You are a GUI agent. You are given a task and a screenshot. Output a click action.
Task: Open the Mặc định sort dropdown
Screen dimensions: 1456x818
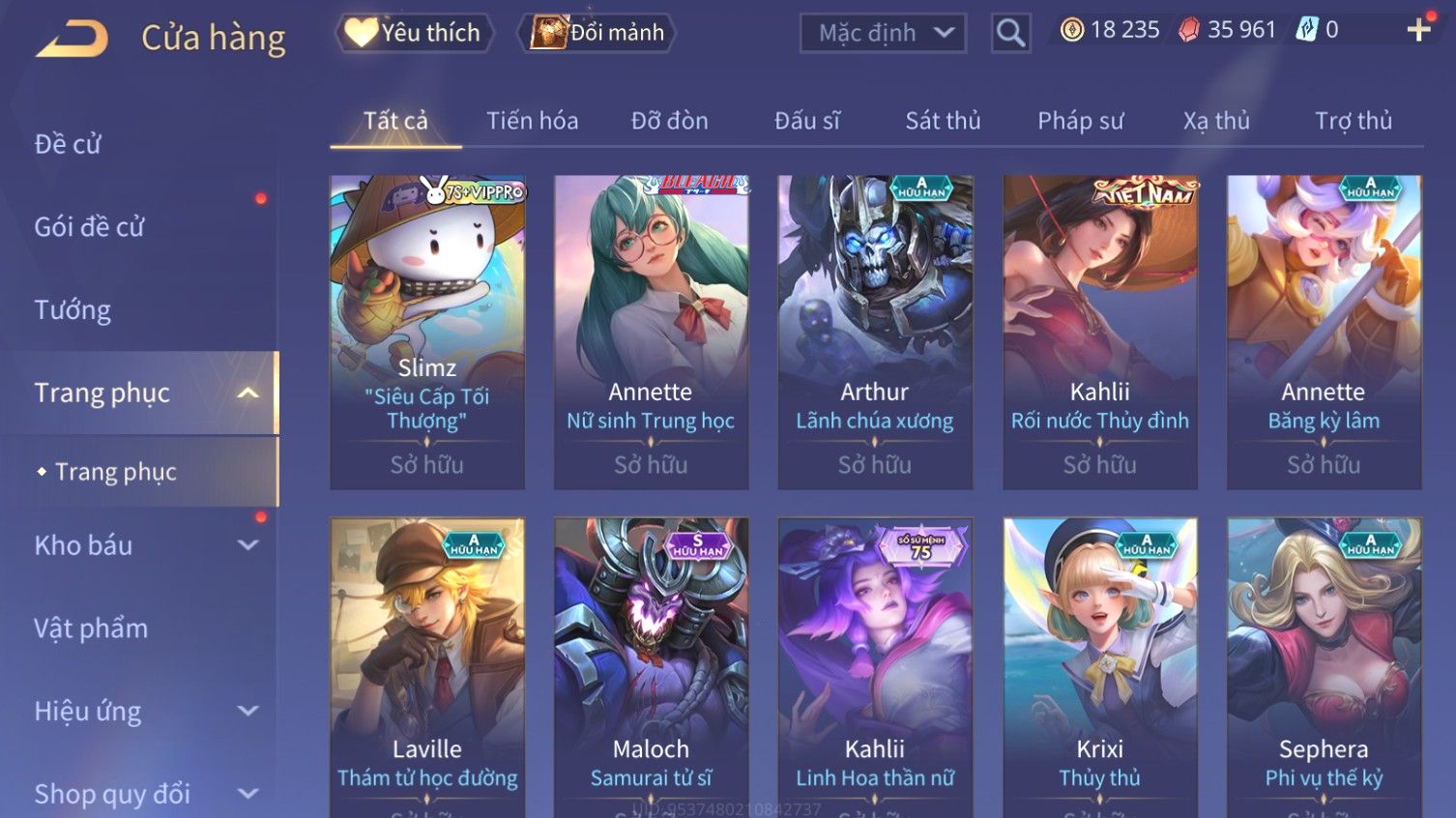883,33
